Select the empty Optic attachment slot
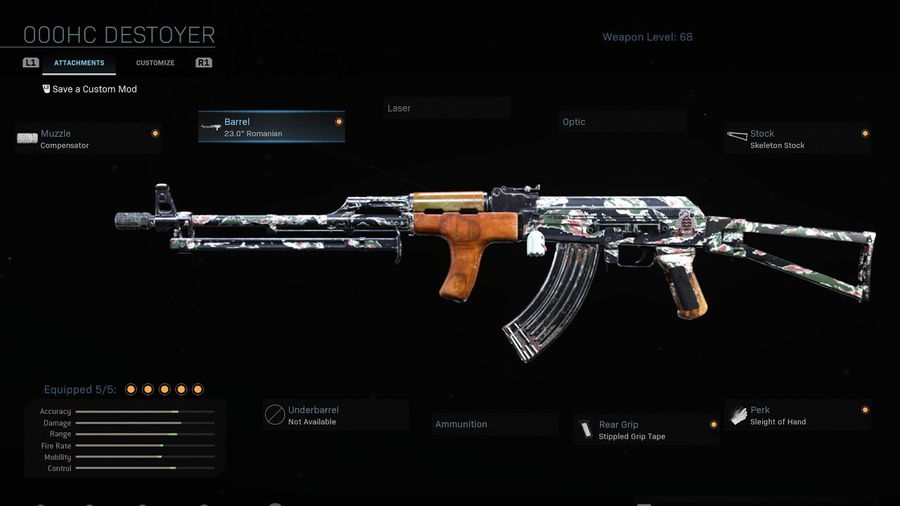 point(622,122)
